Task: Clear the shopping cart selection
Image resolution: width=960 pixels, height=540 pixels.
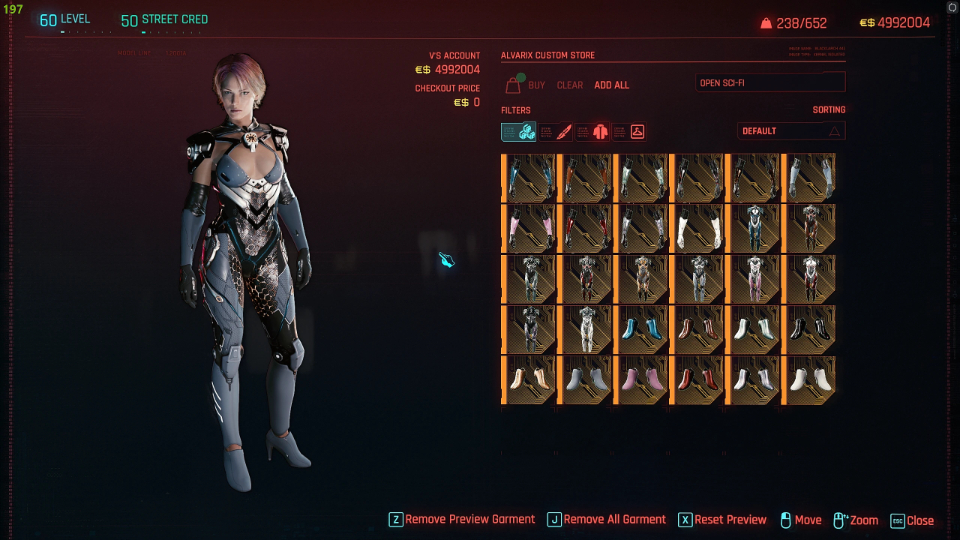Action: (x=569, y=86)
